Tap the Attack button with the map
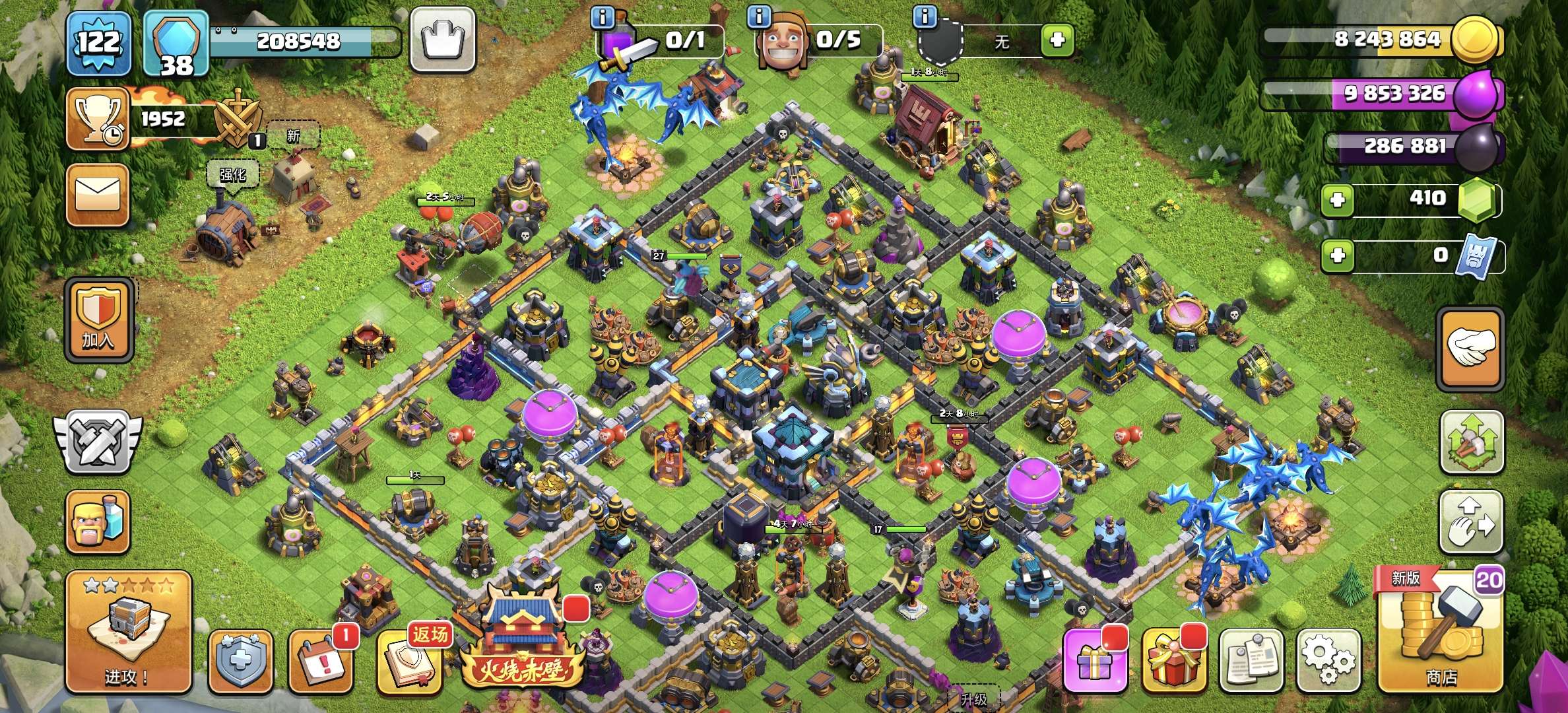Image resolution: width=1568 pixels, height=713 pixels. 129,631
